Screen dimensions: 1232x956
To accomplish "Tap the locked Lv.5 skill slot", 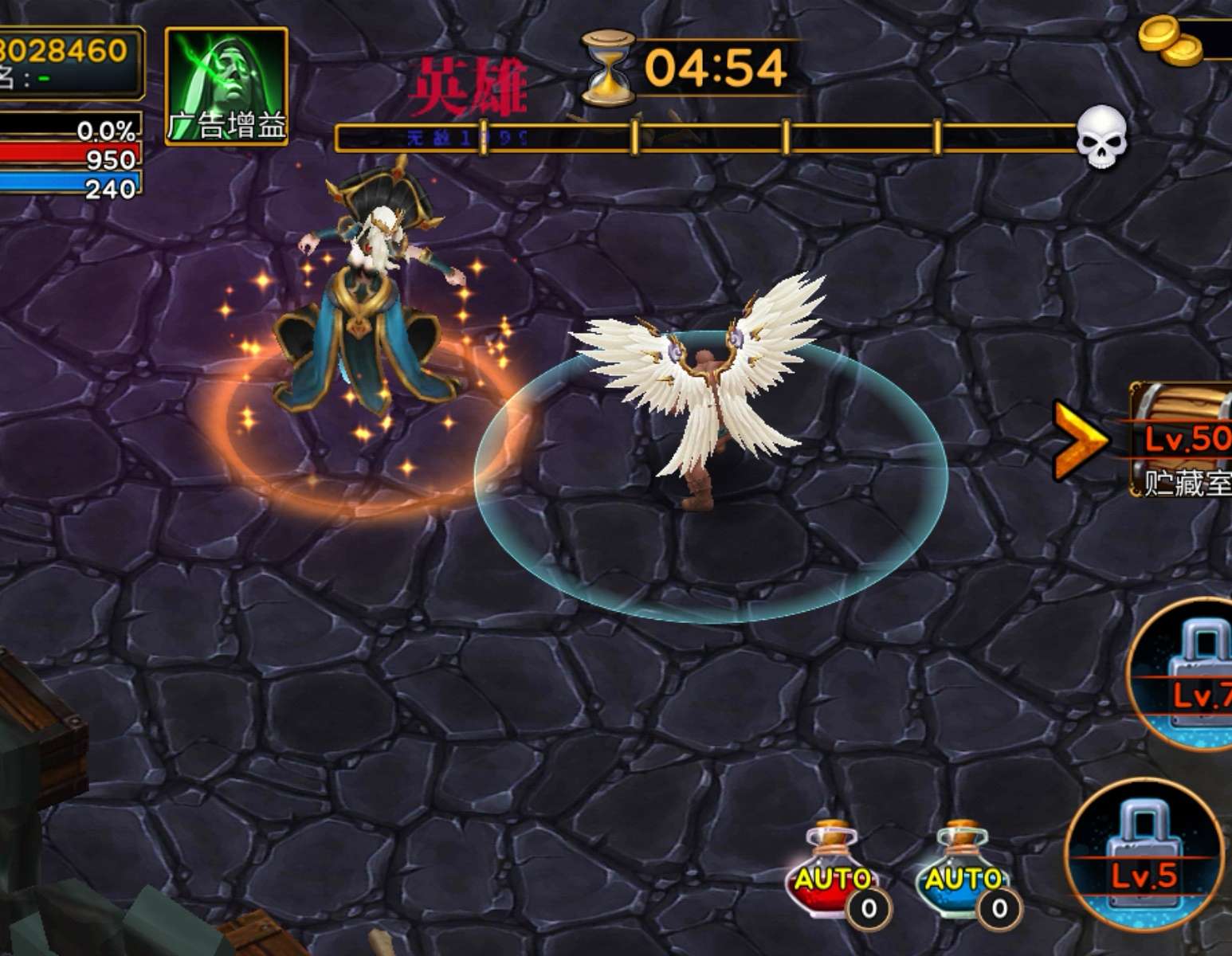I will pos(1144,856).
